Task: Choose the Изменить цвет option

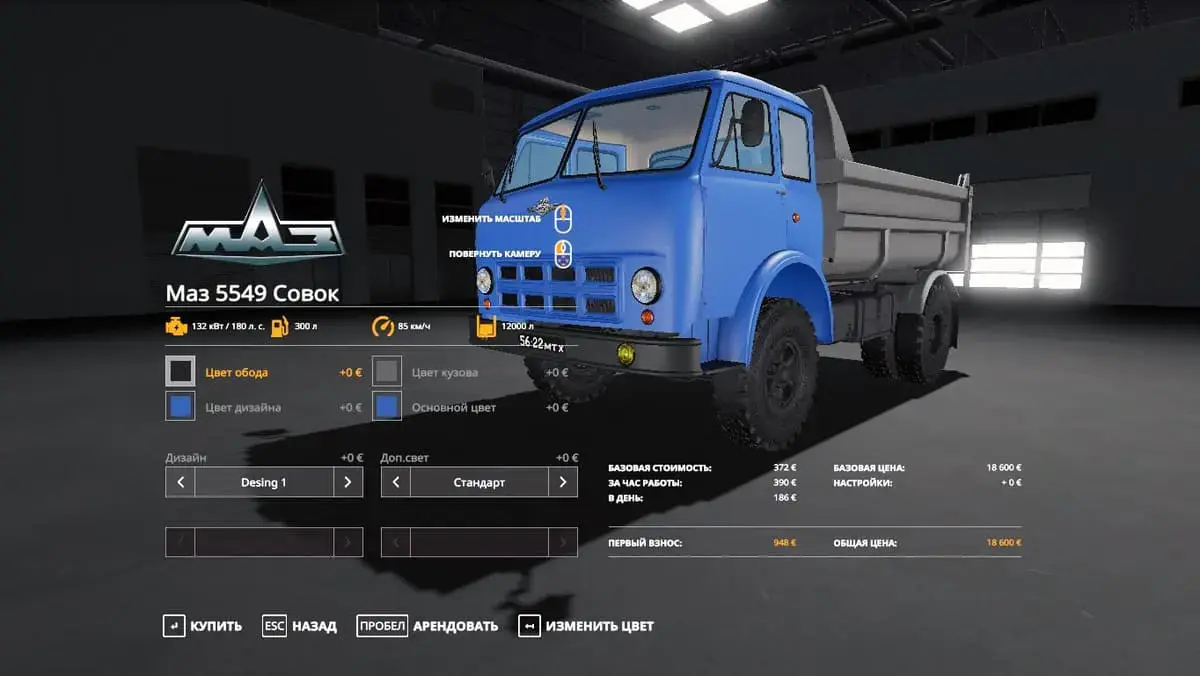Action: [x=586, y=626]
